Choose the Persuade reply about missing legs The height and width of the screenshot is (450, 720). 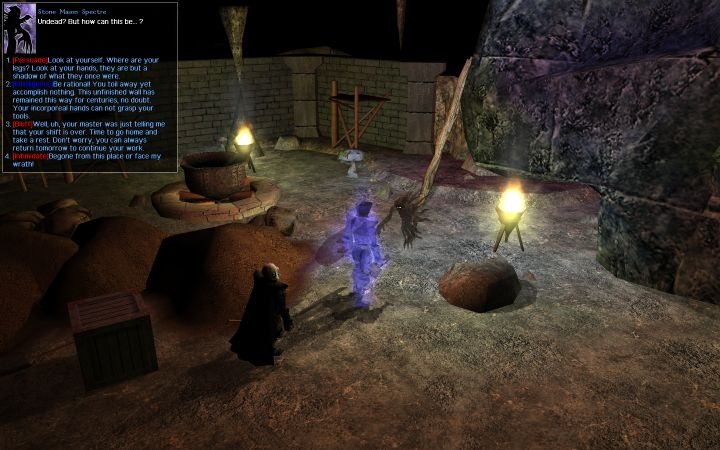coord(88,67)
